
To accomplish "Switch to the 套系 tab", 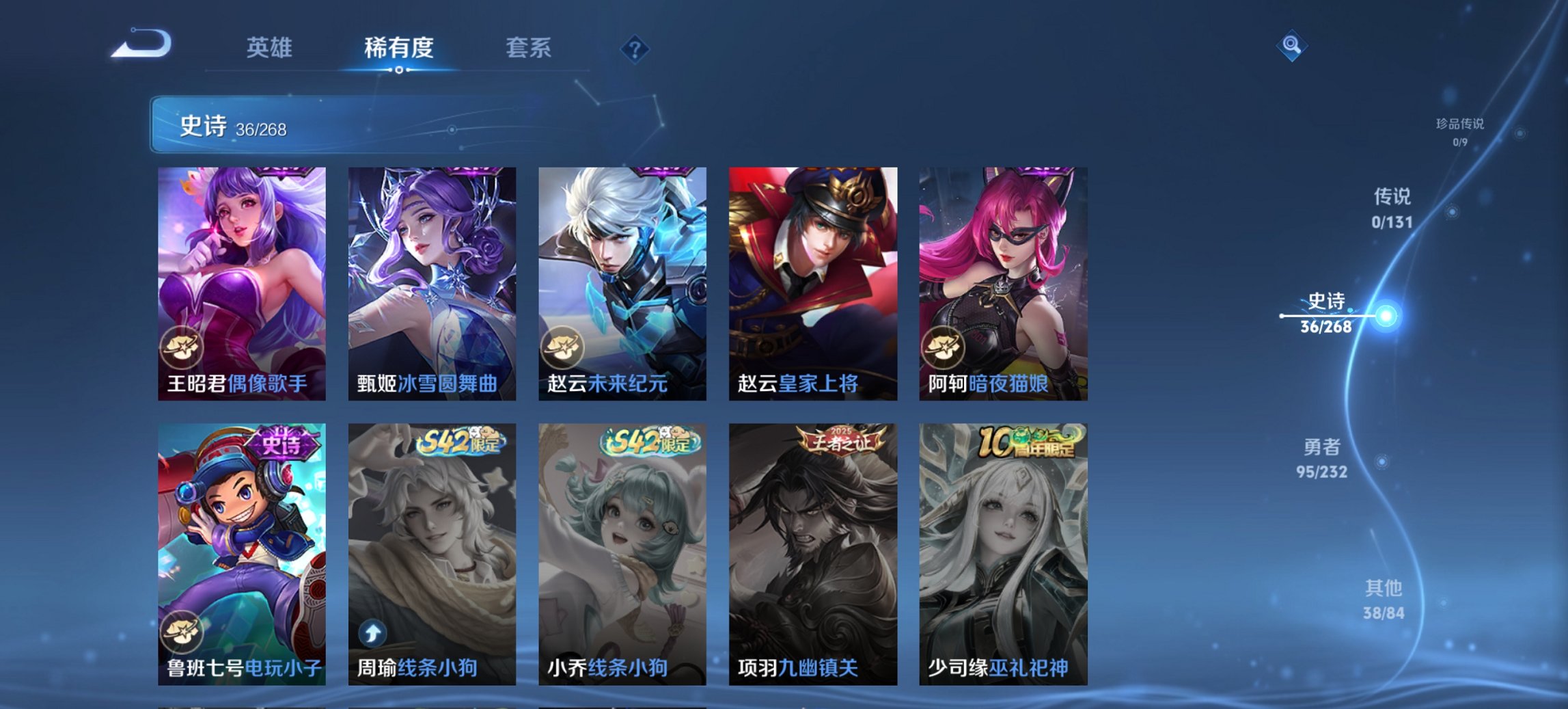I will [527, 48].
